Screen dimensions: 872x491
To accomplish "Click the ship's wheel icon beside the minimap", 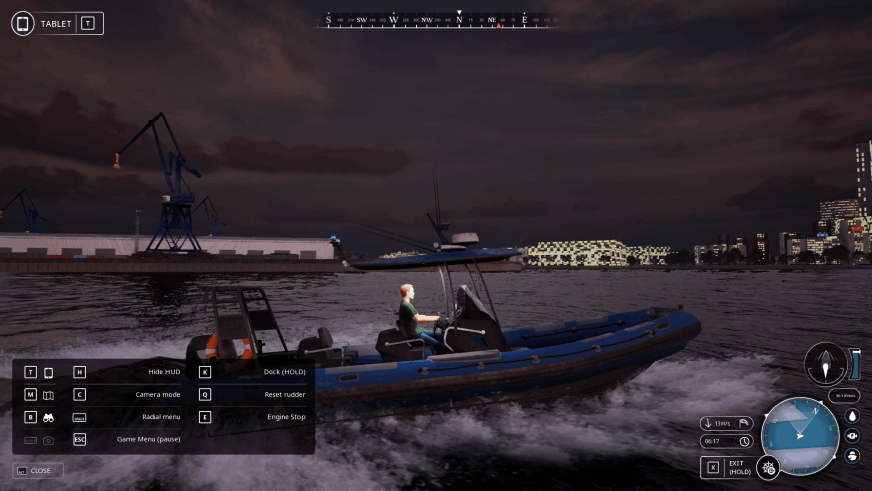I will tap(769, 467).
